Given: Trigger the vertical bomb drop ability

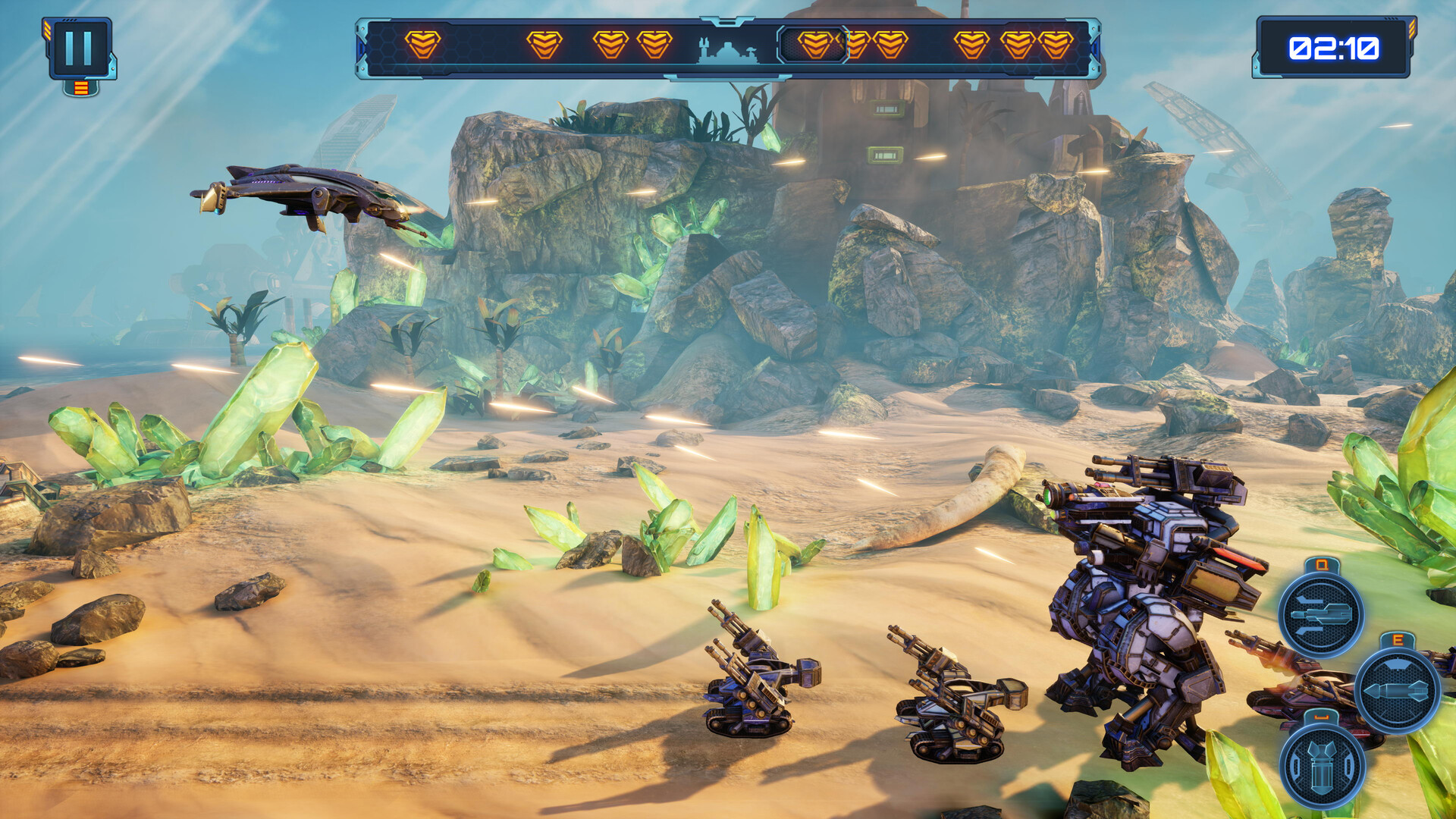Looking at the screenshot, I should pos(1322,766).
